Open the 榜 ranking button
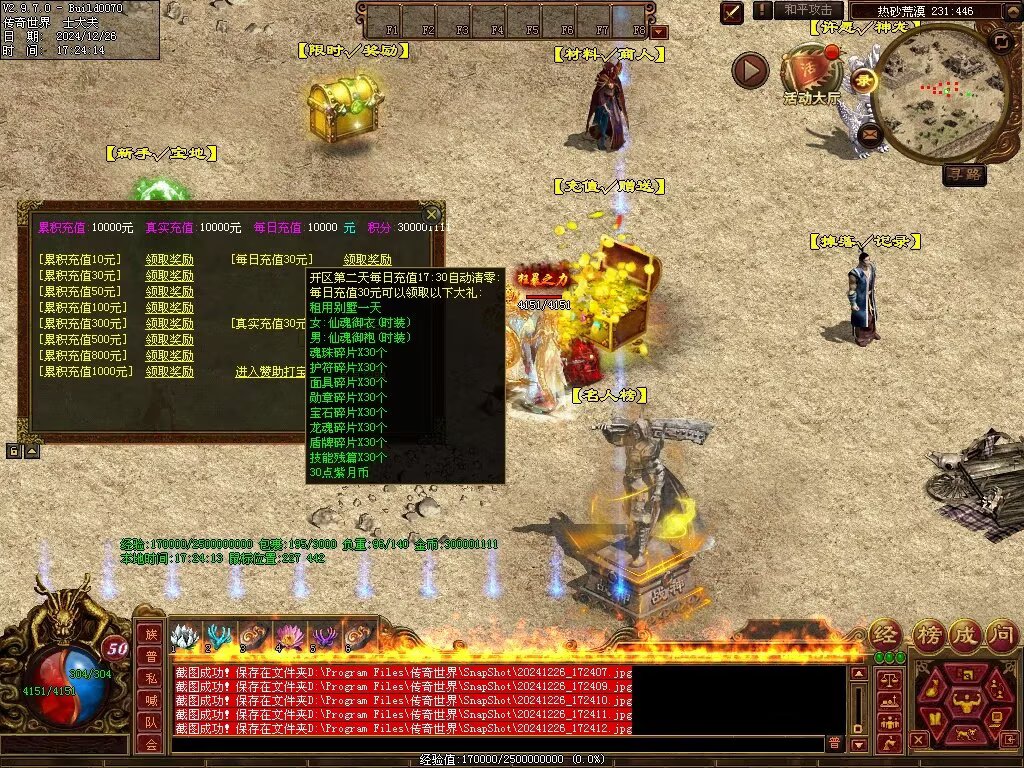This screenshot has height=768, width=1024. tap(928, 634)
